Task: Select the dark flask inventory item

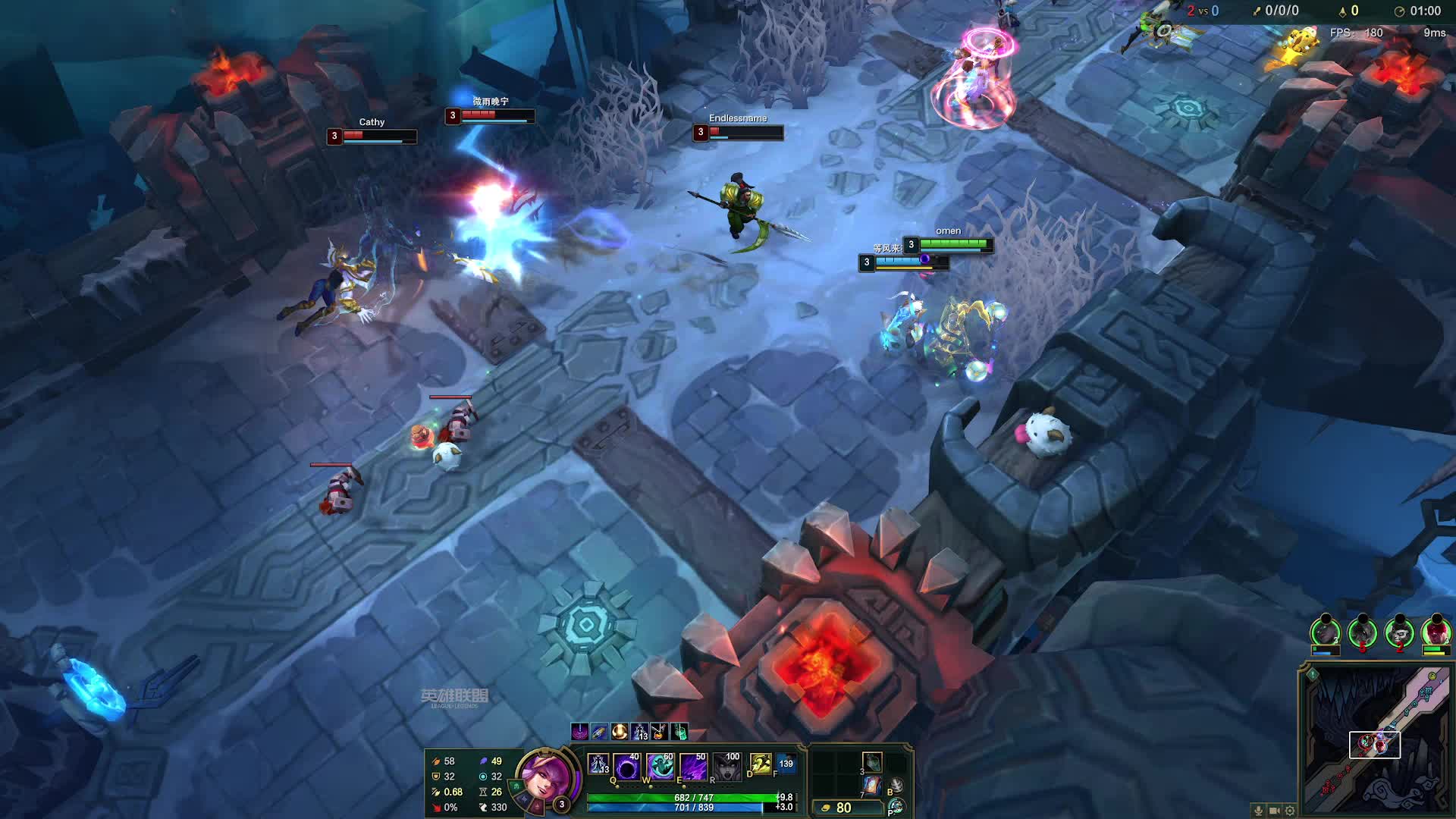Action: [872, 761]
